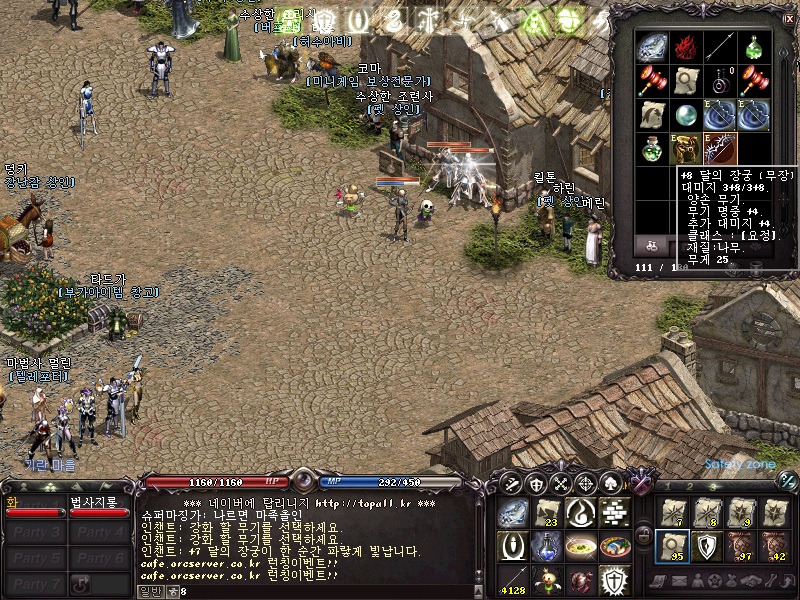Select the equipped +8 Moon Longbow
Screen dimensions: 800x600
coord(720,148)
